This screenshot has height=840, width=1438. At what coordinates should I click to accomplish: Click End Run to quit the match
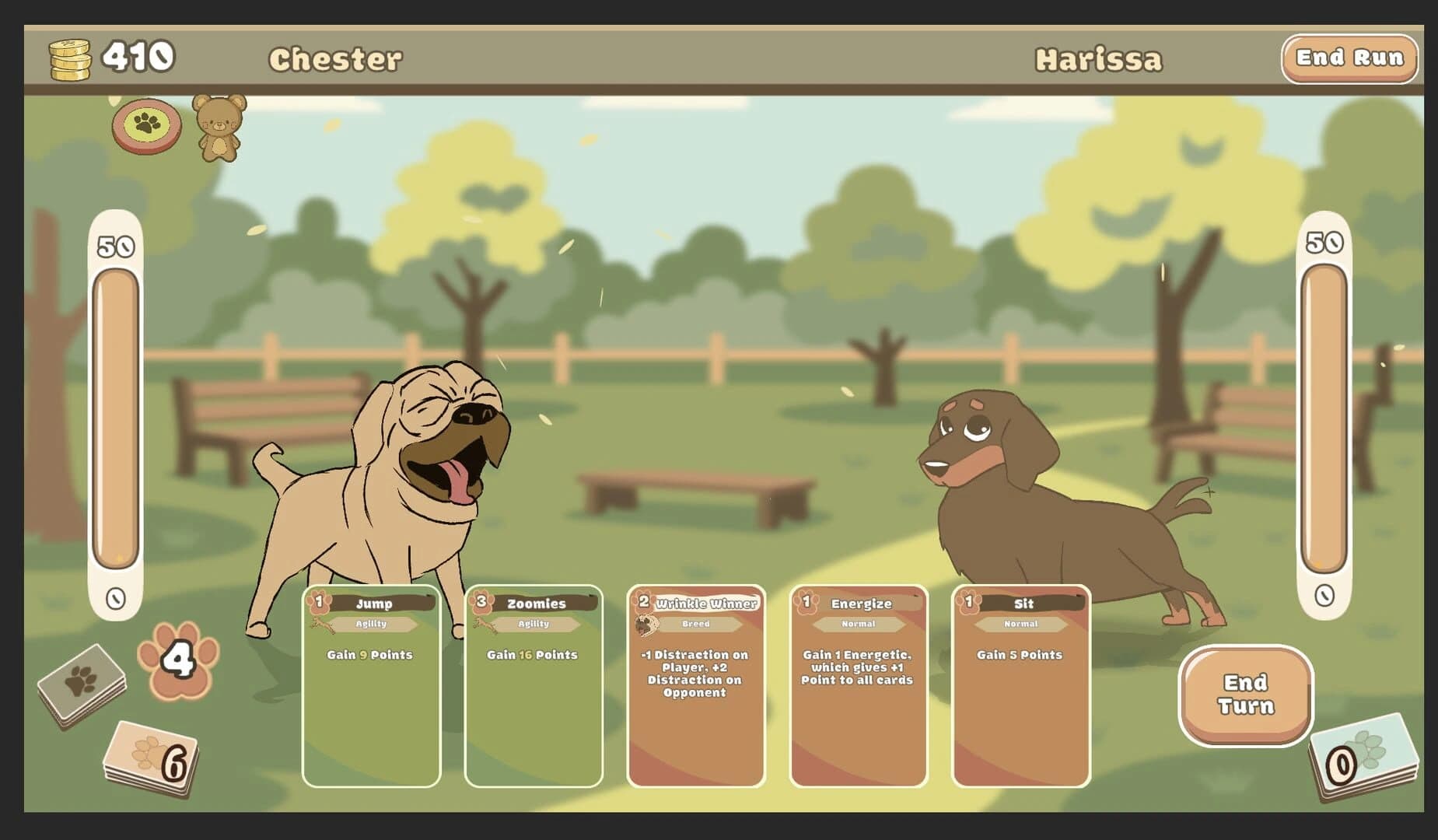click(x=1351, y=58)
